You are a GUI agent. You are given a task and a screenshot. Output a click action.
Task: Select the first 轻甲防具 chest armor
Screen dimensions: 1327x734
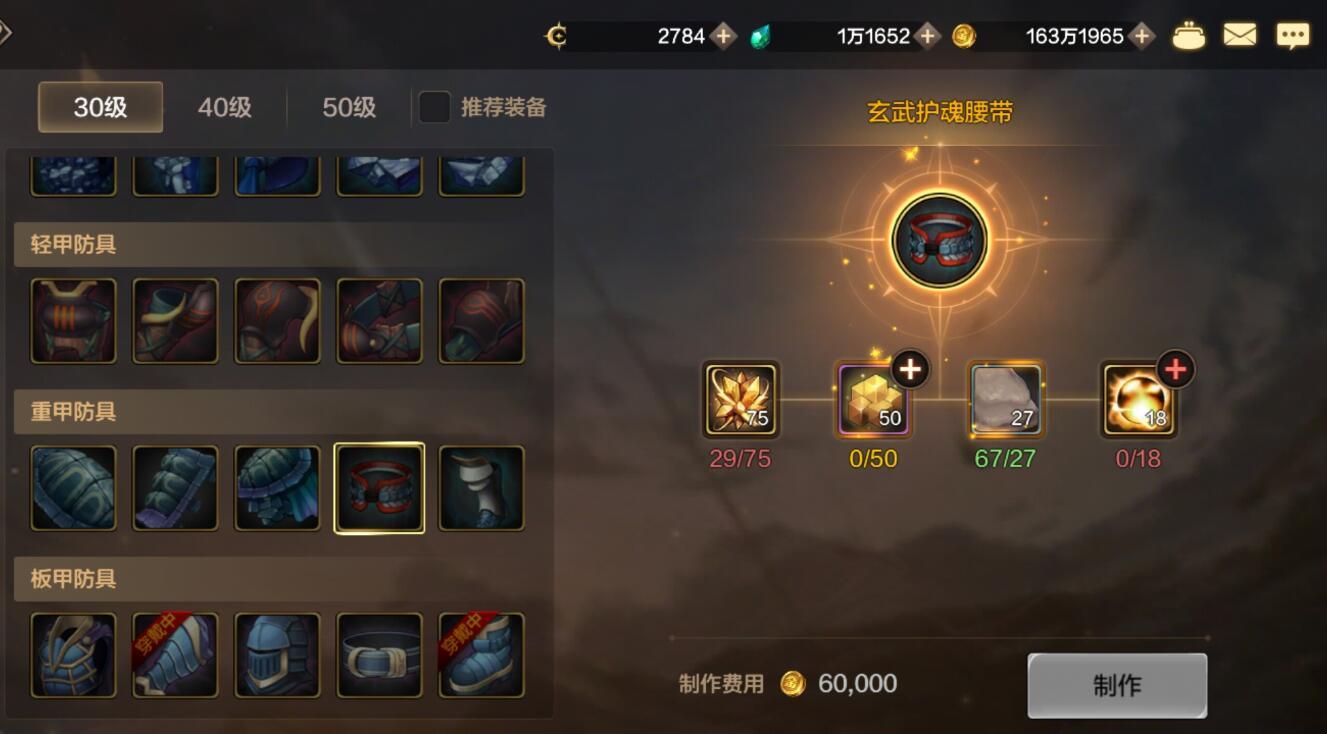tap(72, 320)
